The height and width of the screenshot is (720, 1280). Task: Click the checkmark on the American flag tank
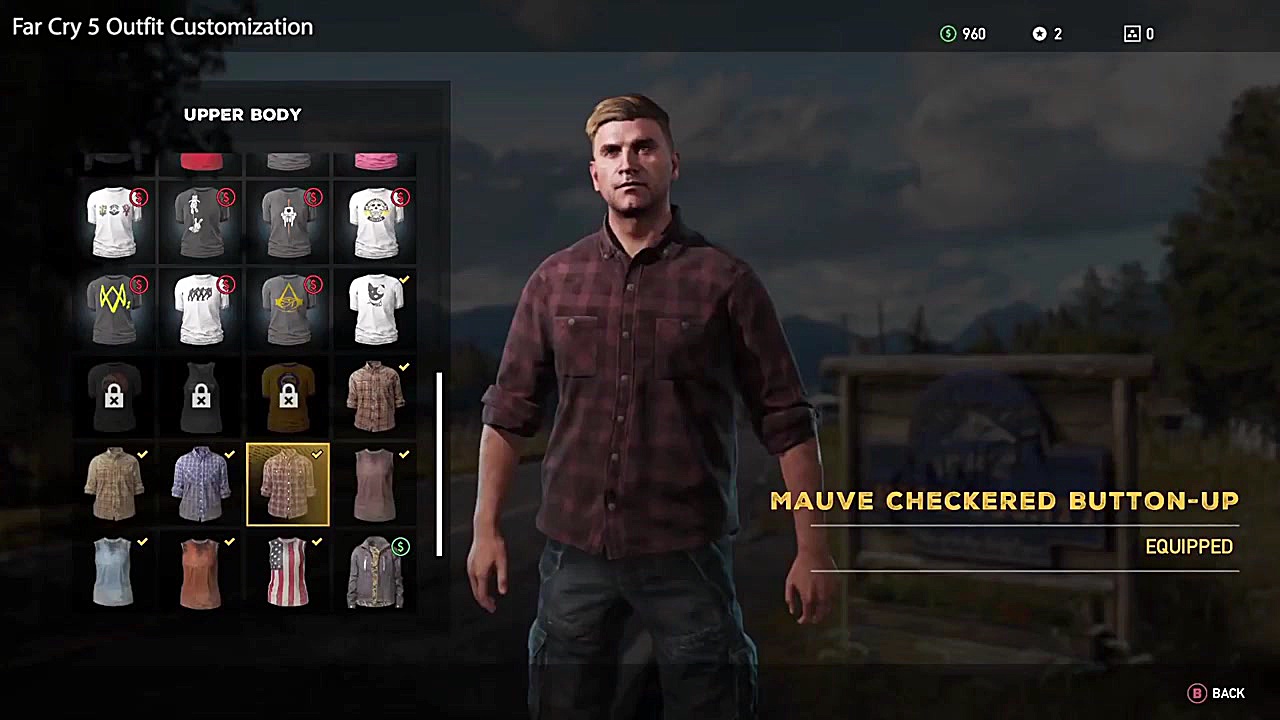pyautogui.click(x=317, y=541)
